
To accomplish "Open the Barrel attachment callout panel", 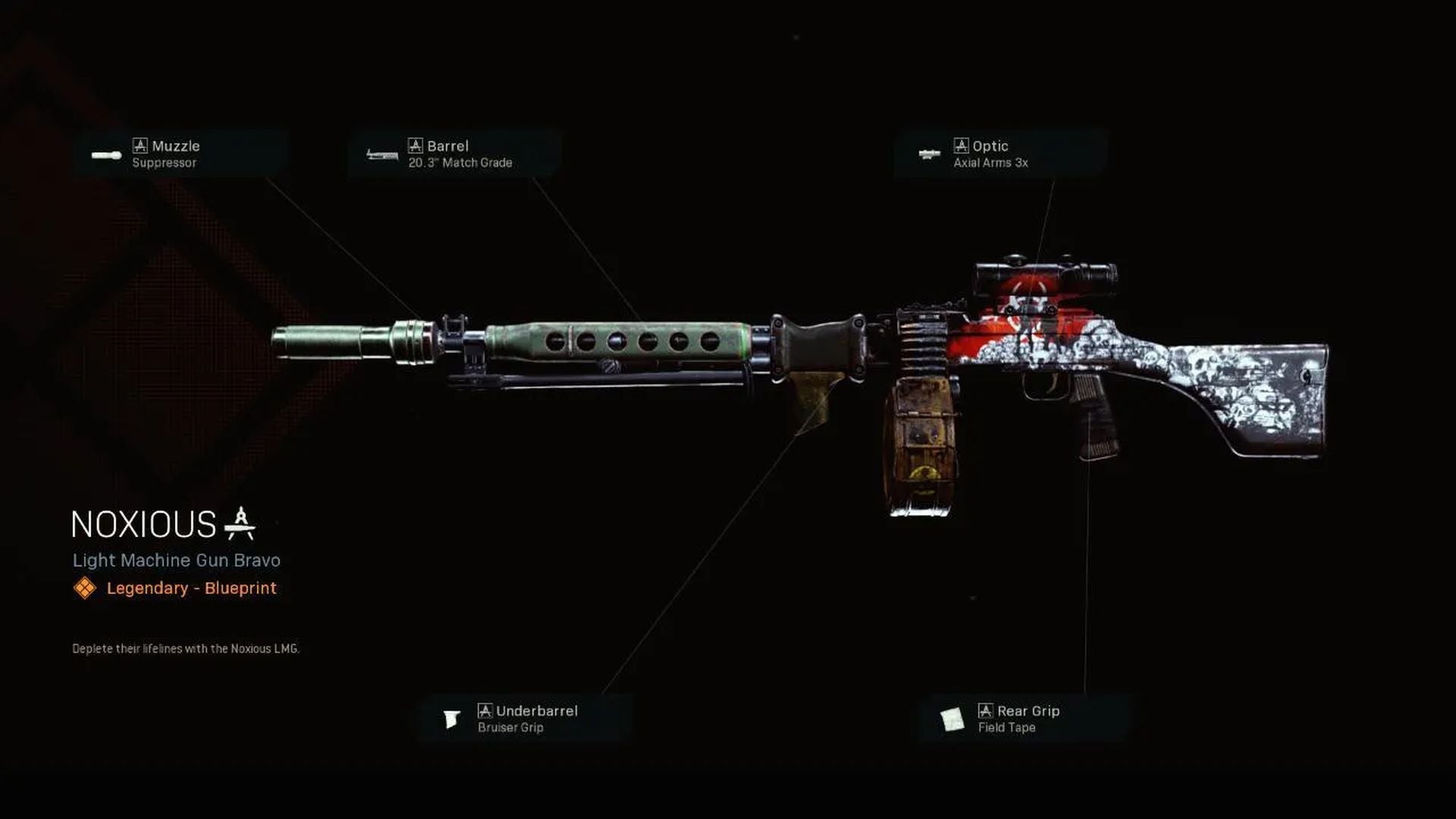I will 455,153.
